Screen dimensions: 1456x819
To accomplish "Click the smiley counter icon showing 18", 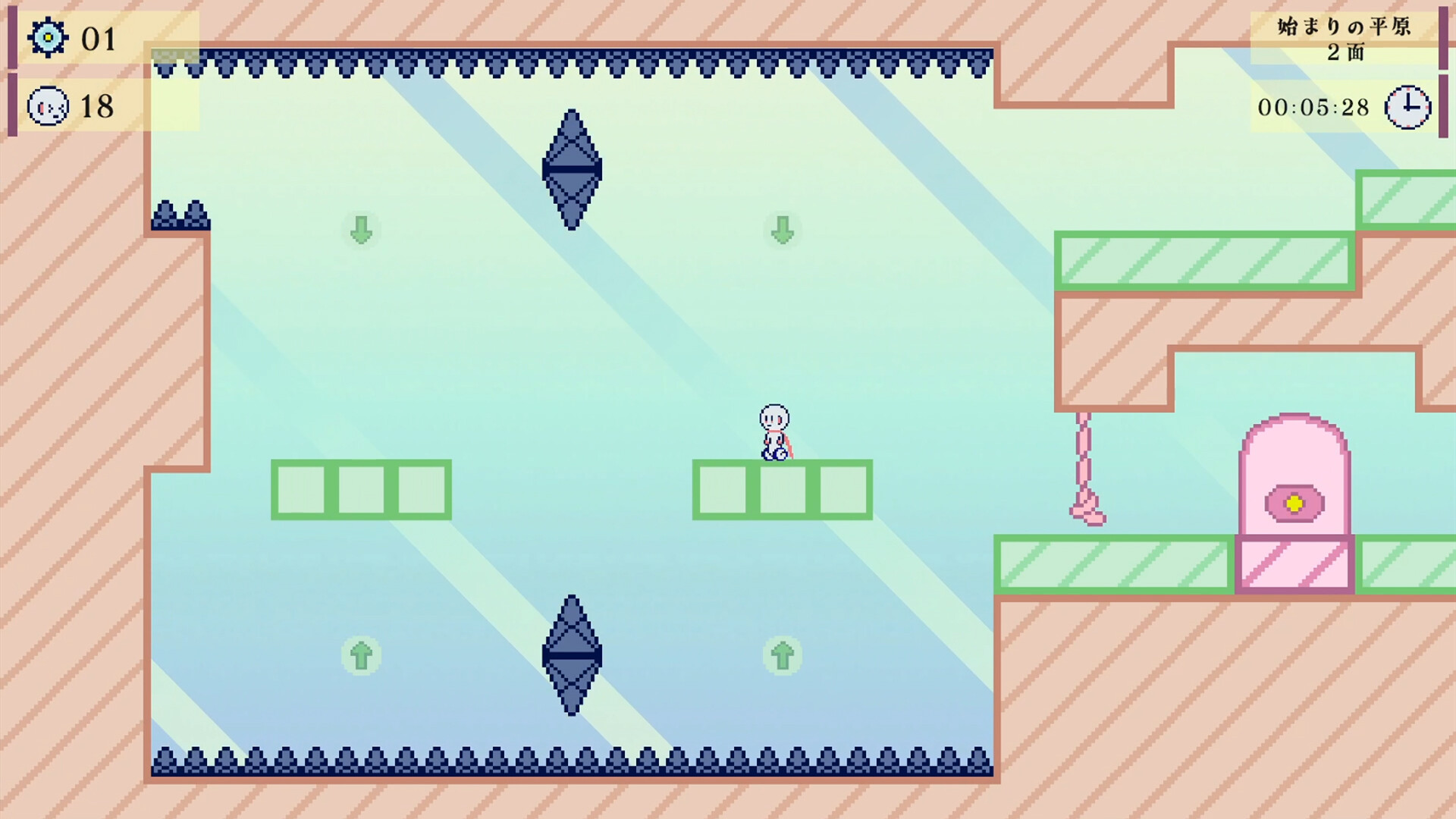I will point(47,107).
